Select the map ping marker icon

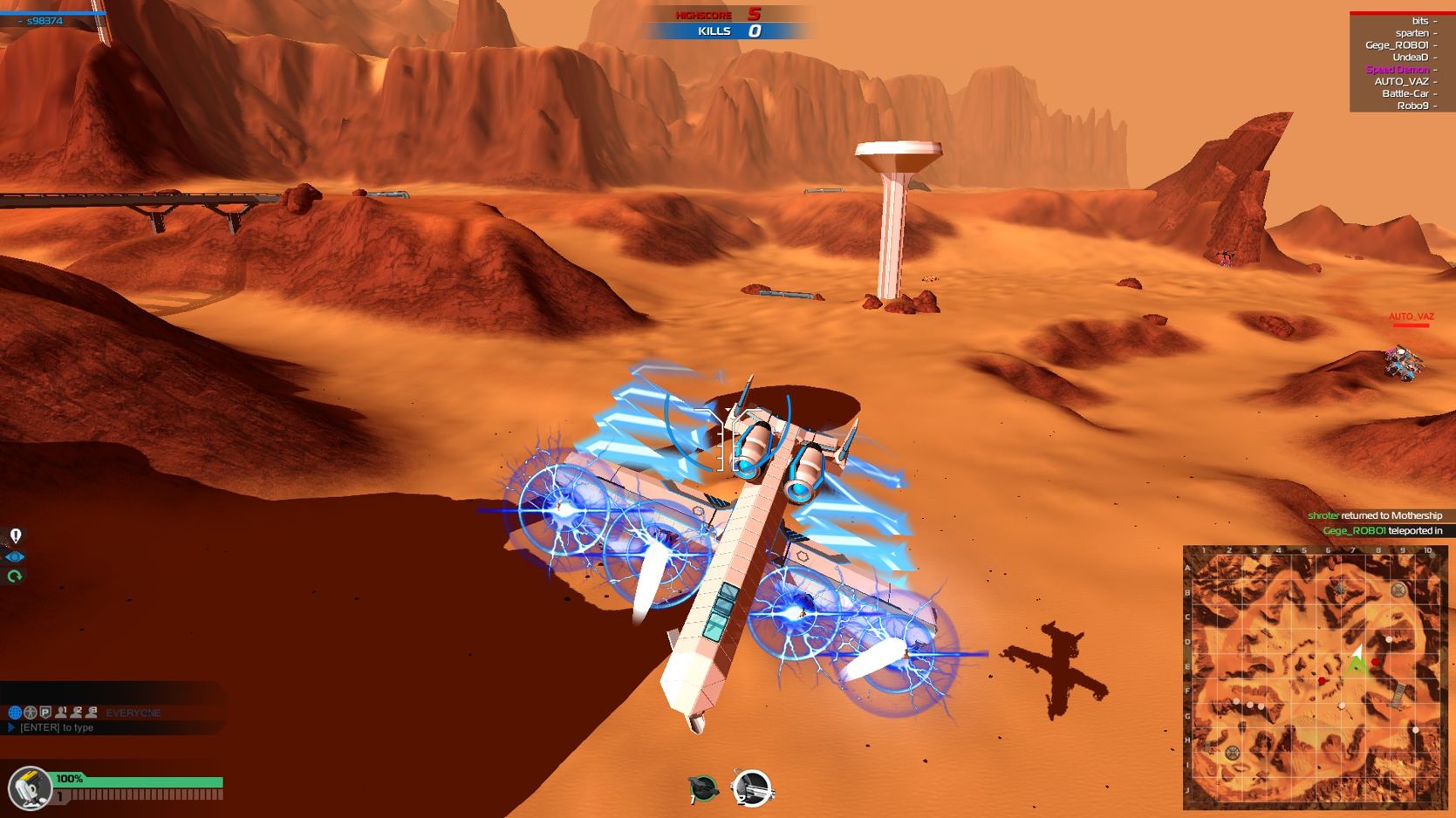(14, 534)
